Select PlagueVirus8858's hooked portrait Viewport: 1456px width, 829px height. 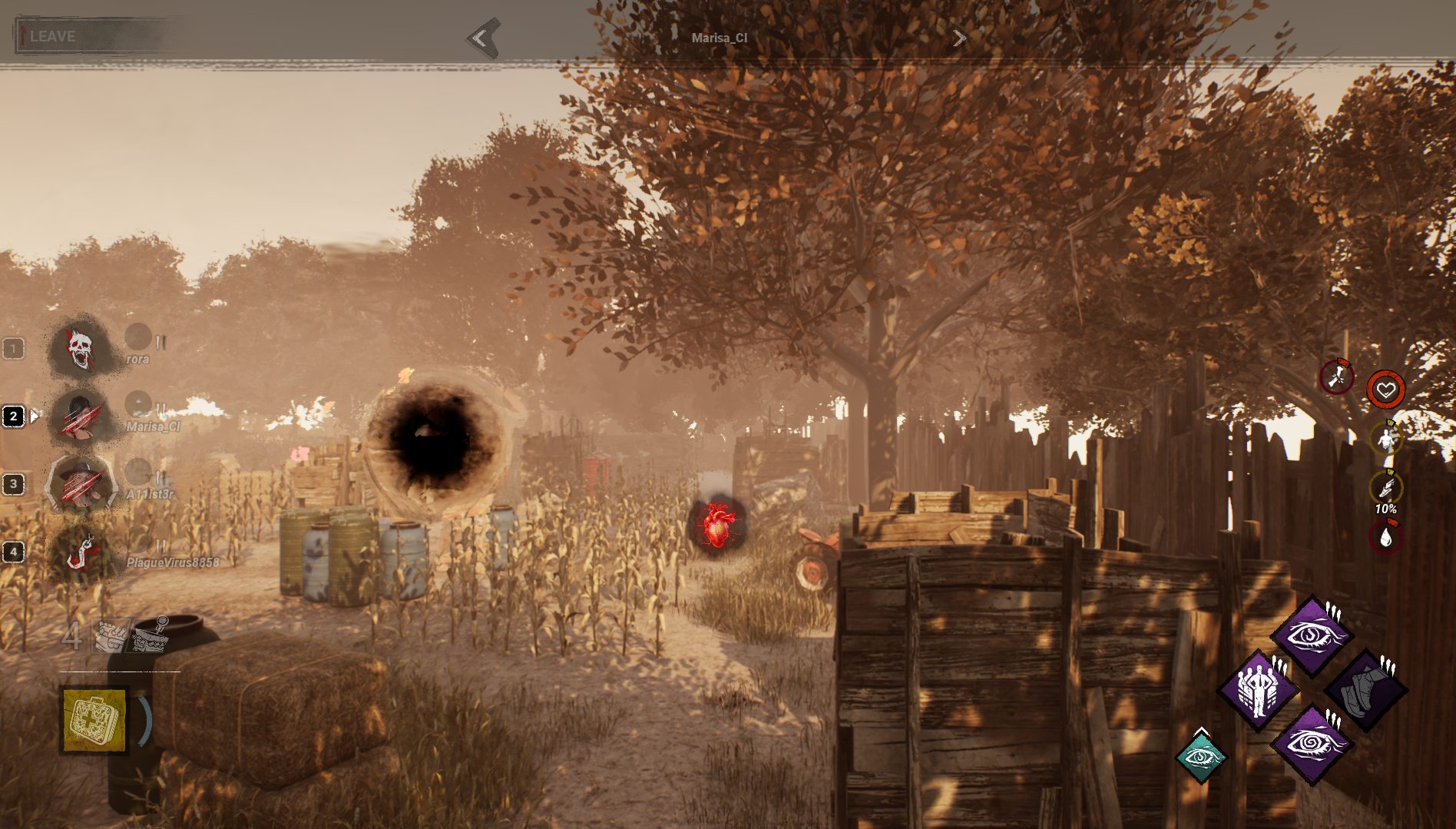tap(81, 552)
